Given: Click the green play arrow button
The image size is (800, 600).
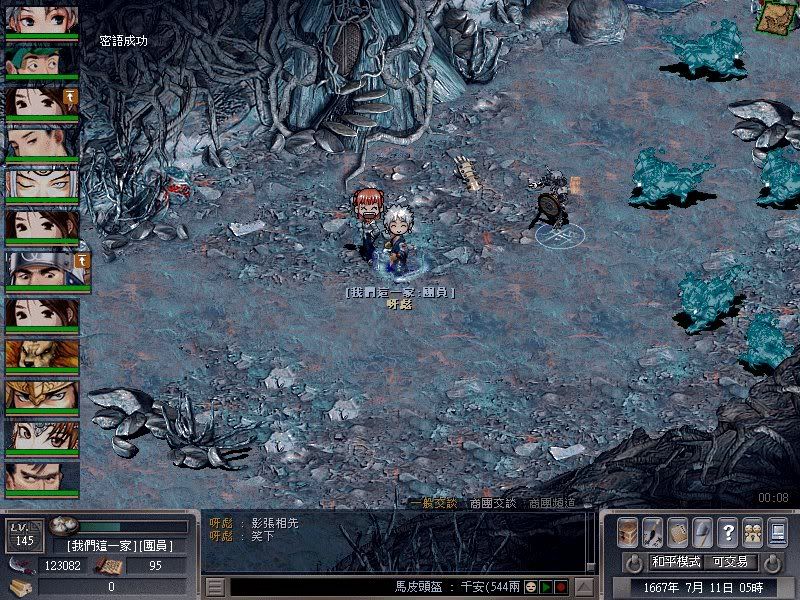Looking at the screenshot, I should click(547, 587).
